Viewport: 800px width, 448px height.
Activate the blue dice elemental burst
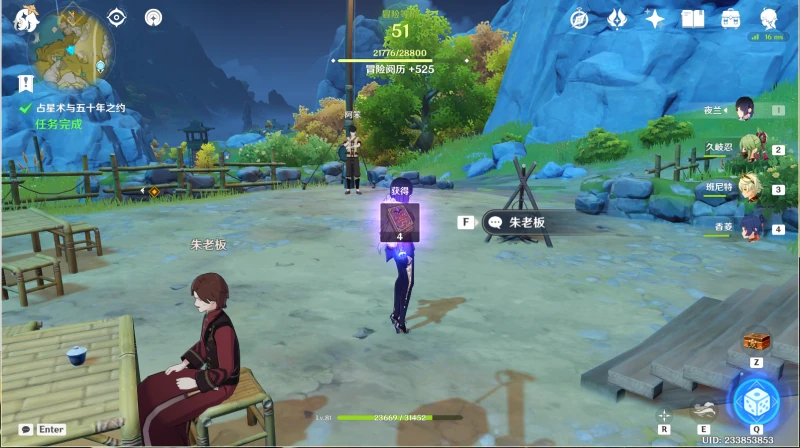click(756, 403)
